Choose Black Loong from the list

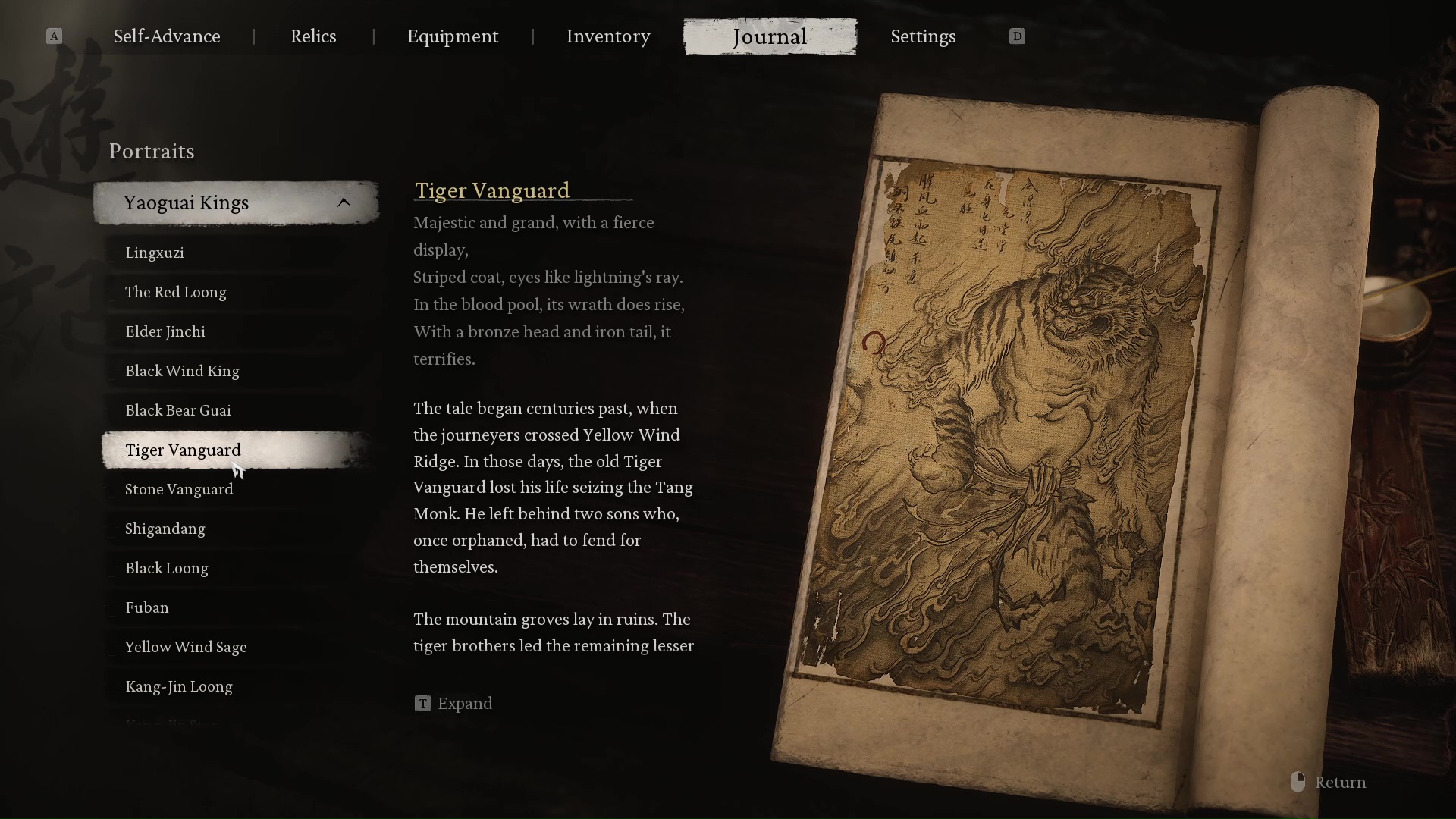pyautogui.click(x=167, y=568)
